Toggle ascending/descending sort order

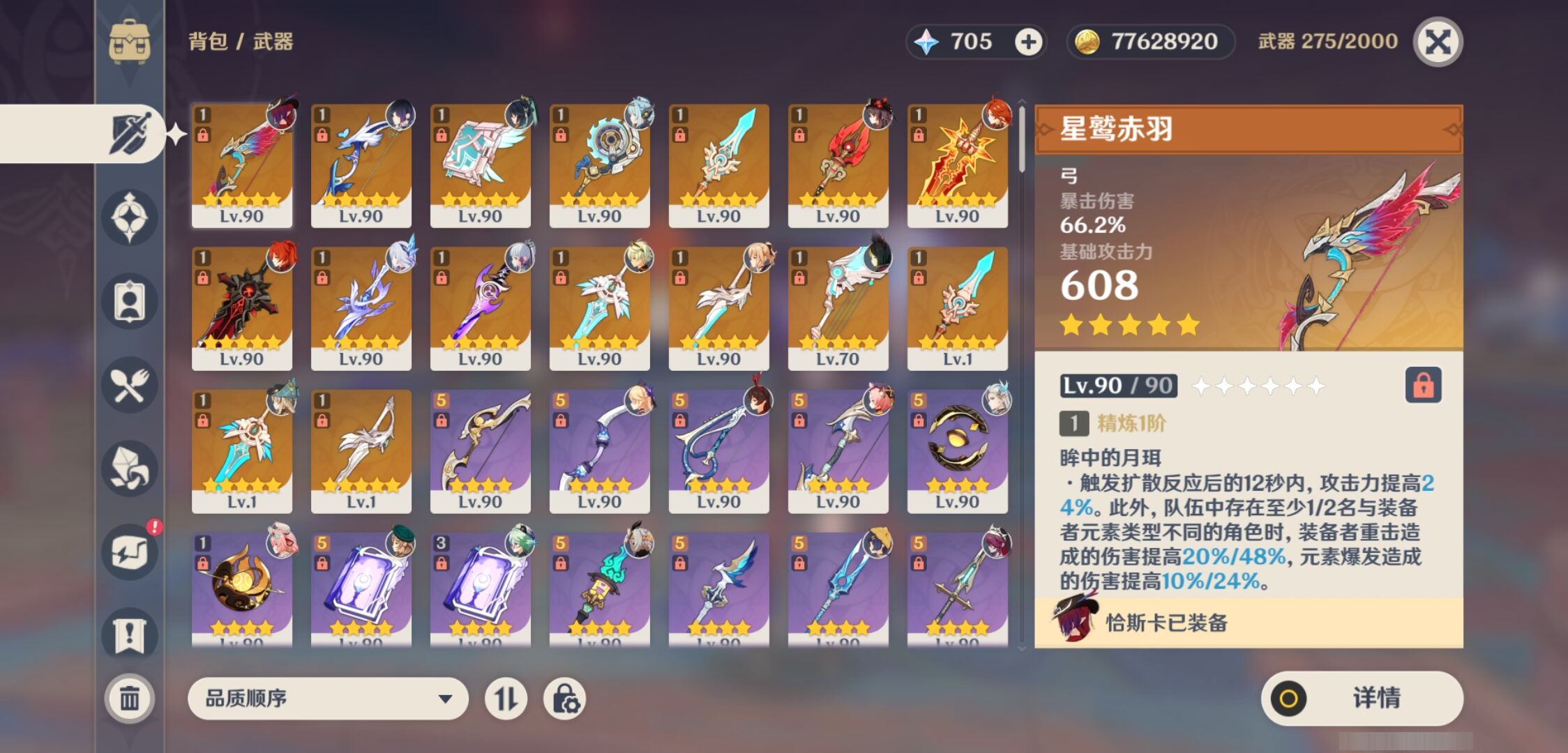tap(507, 698)
